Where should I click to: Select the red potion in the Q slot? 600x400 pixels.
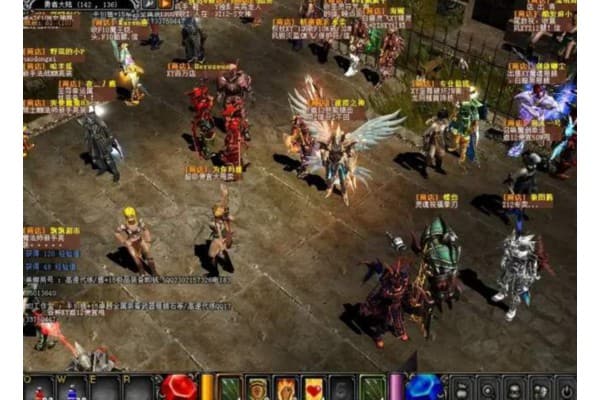coord(42,389)
